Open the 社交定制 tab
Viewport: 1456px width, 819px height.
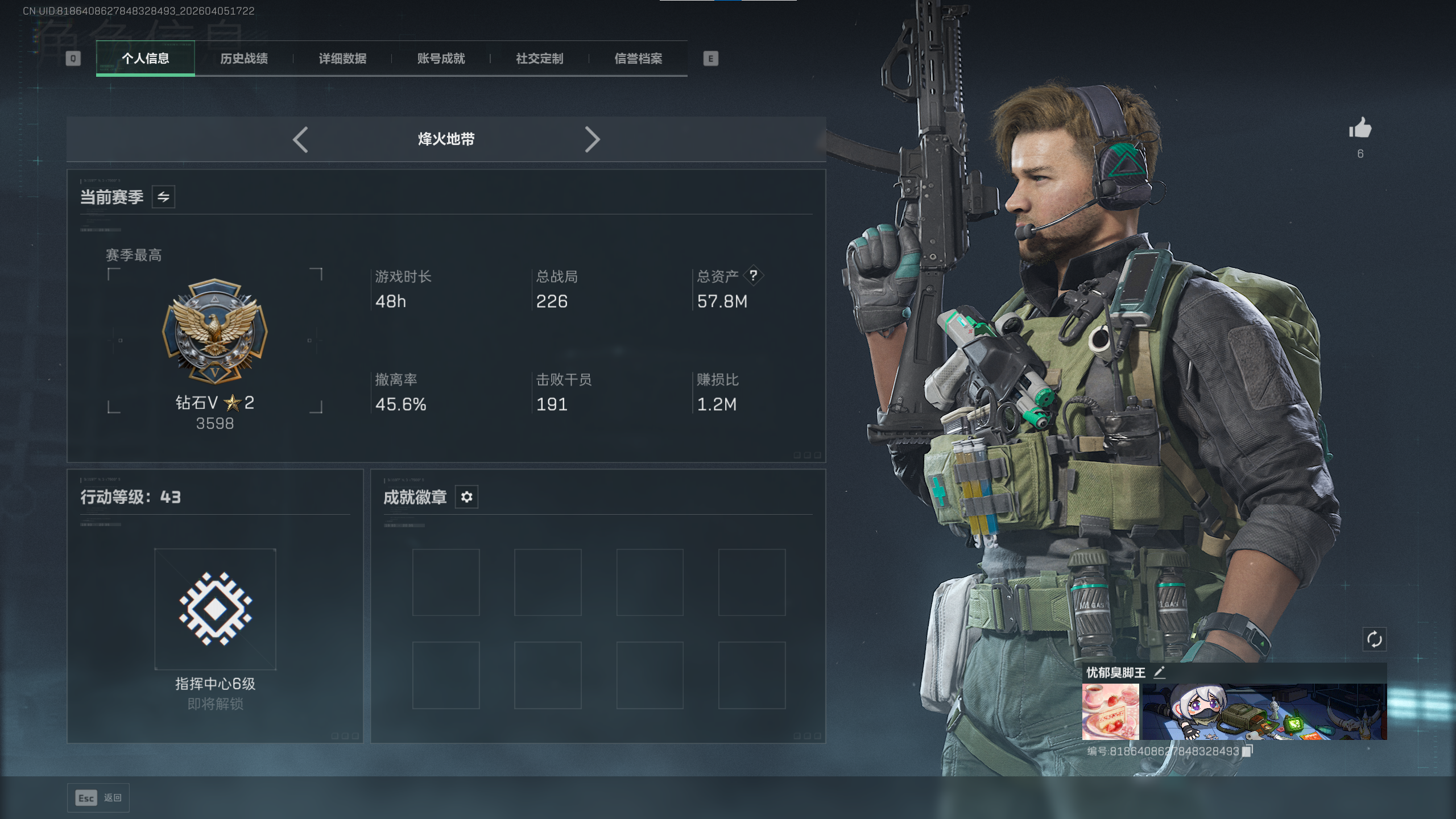(x=539, y=59)
